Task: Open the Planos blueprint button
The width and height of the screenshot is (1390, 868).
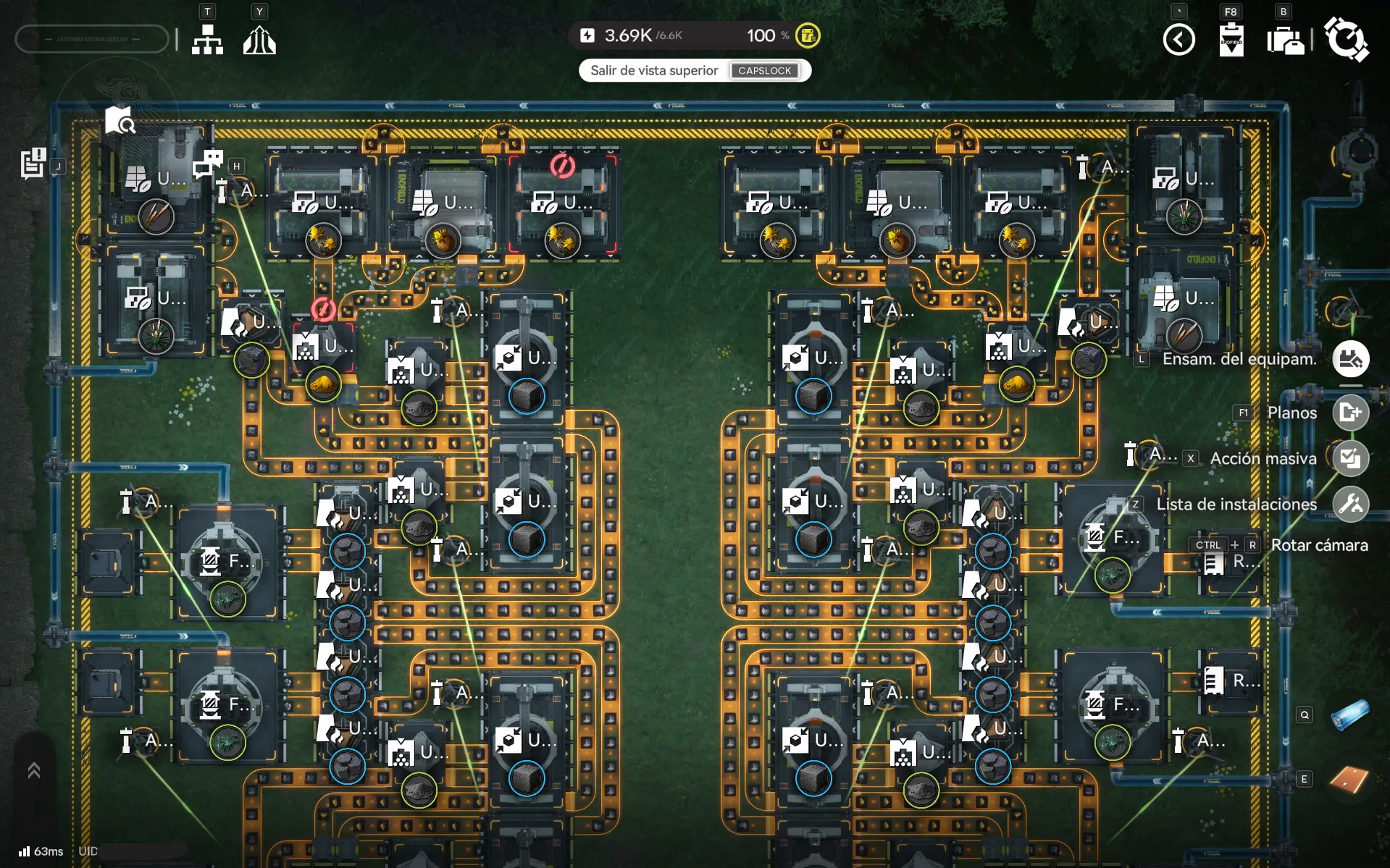Action: click(1350, 413)
